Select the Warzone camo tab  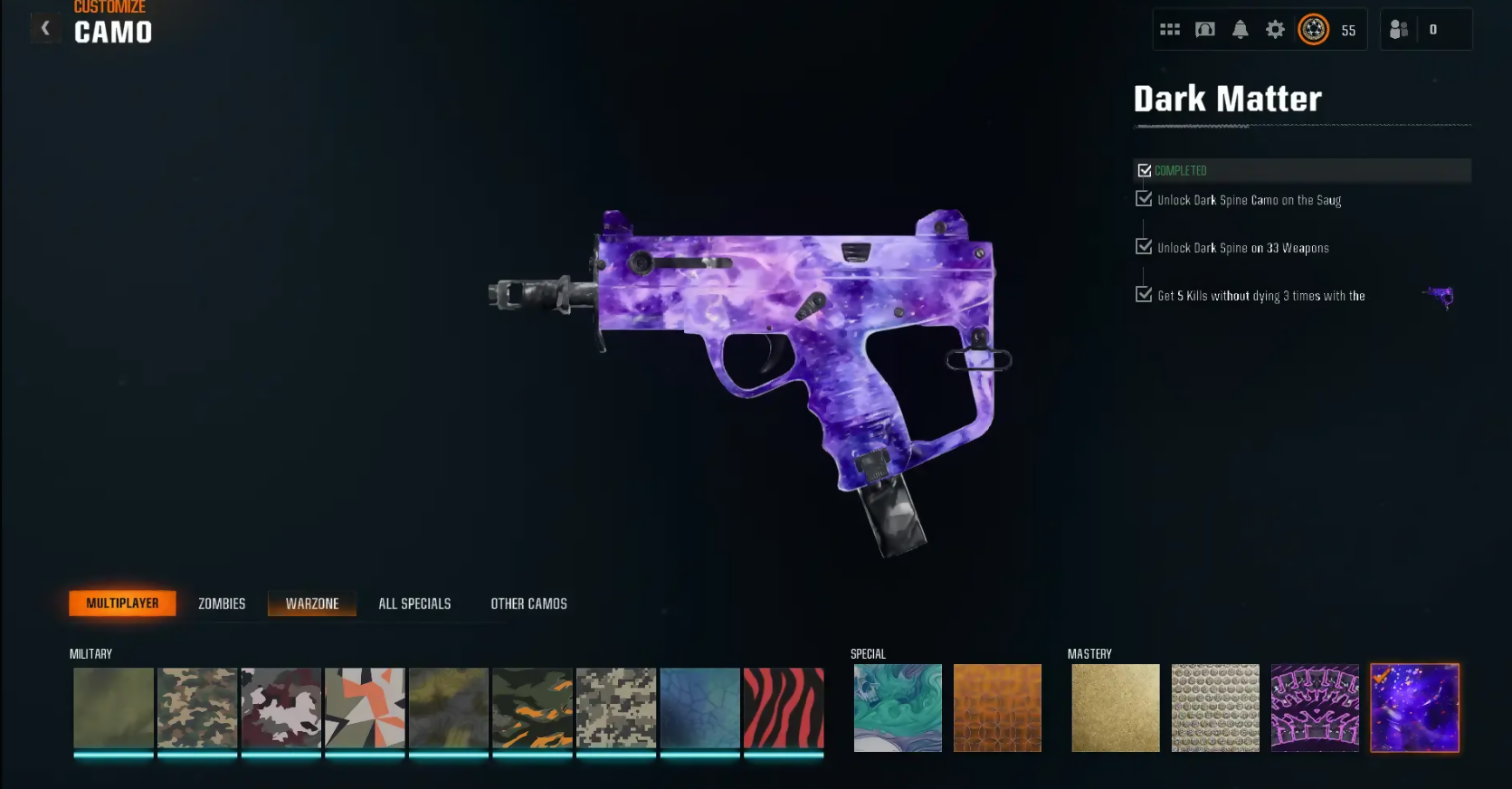(x=312, y=604)
